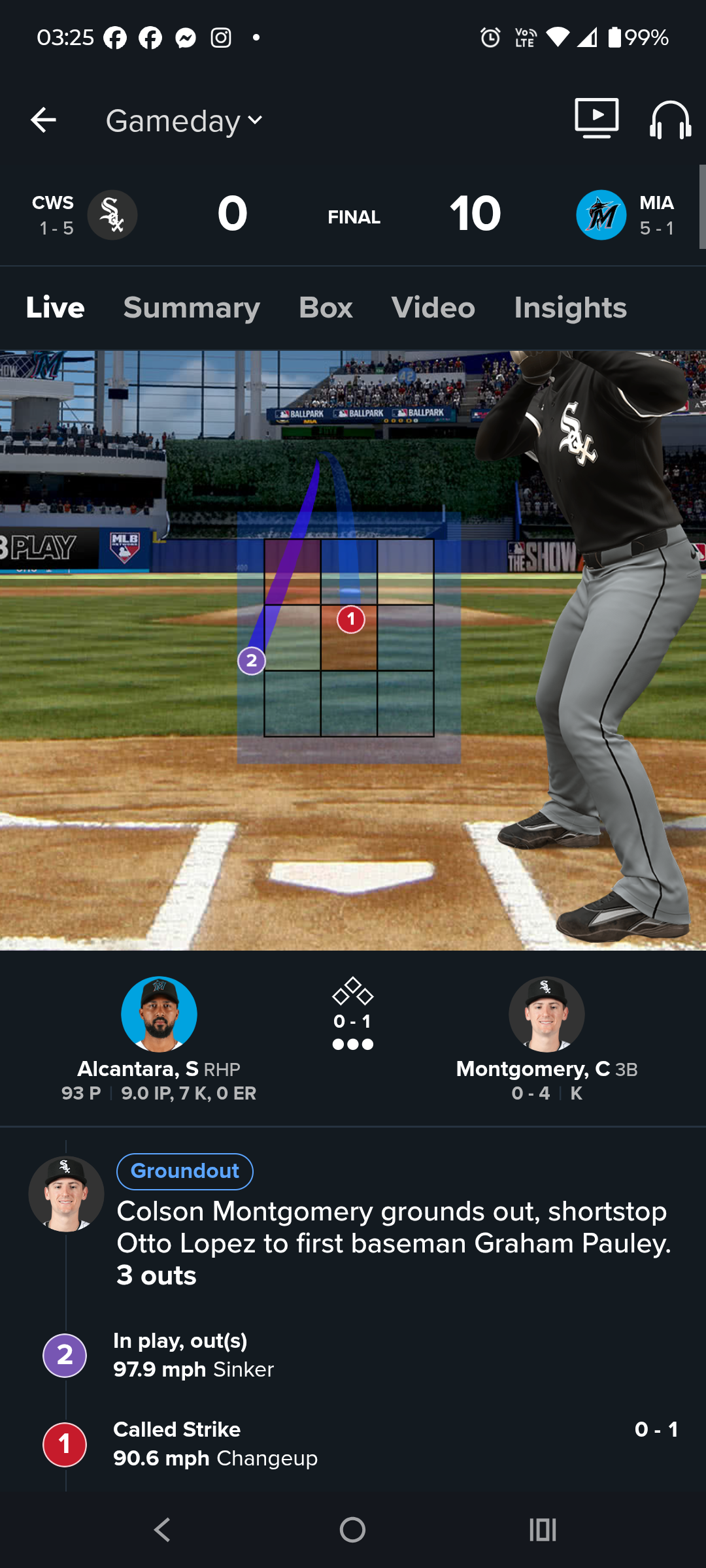Open the Gameday dropdown
Screen dimensions: 706x1568
click(x=184, y=121)
